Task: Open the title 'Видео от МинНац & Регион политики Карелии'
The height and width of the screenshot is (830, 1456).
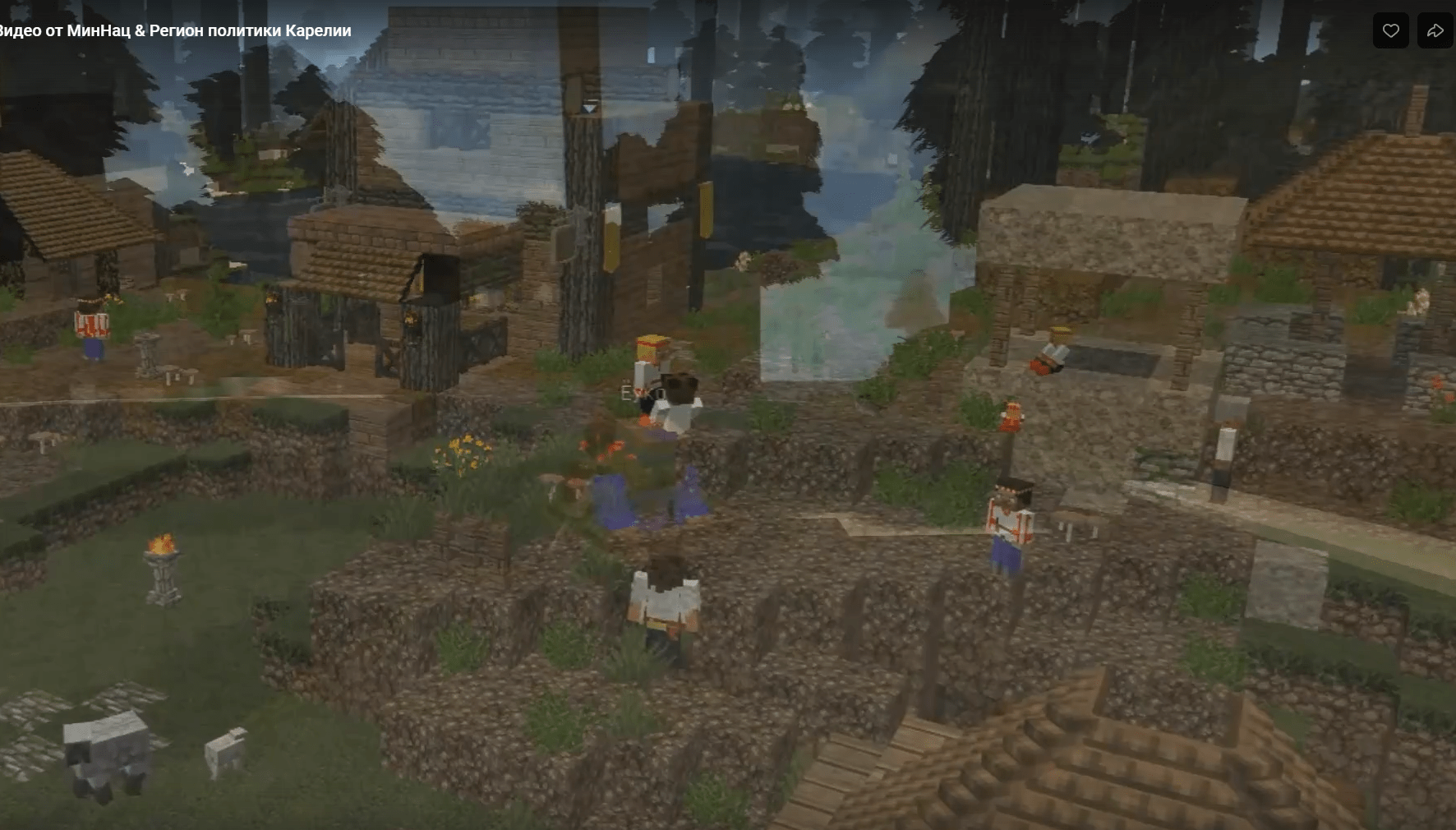Action: click(174, 31)
